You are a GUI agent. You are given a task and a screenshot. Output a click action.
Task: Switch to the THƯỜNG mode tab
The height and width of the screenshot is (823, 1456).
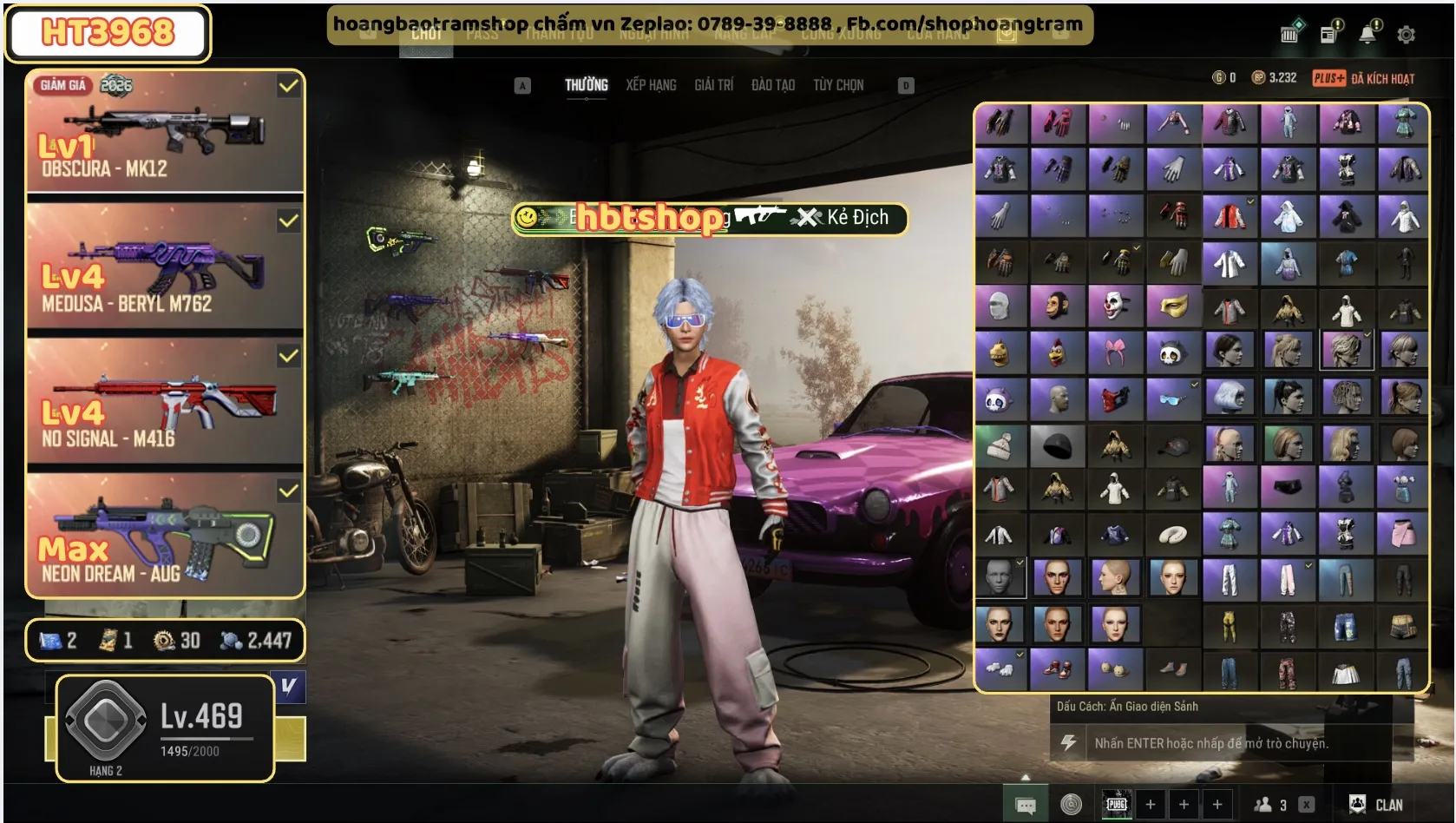[x=586, y=85]
